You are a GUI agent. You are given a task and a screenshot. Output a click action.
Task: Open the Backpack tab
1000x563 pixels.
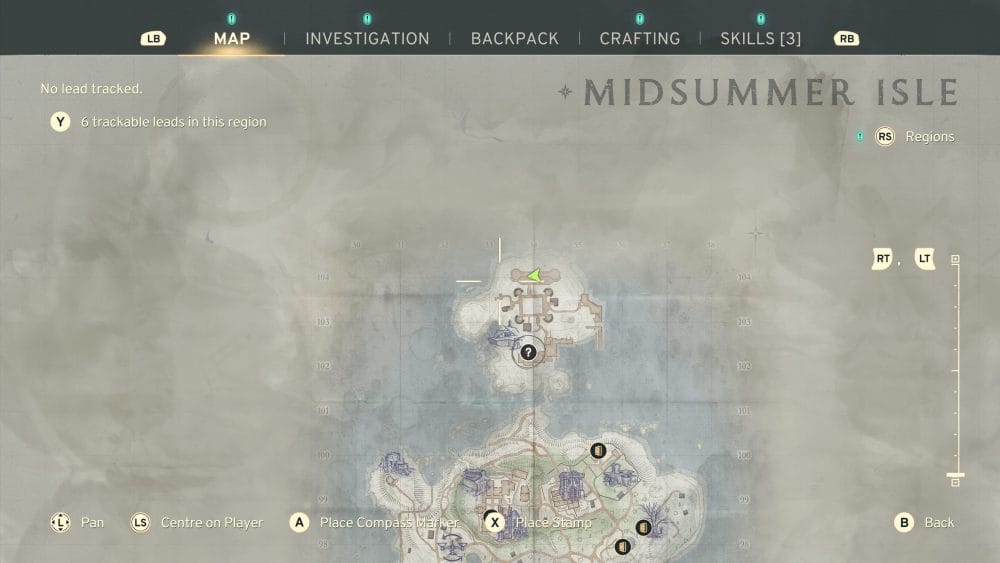pos(514,39)
